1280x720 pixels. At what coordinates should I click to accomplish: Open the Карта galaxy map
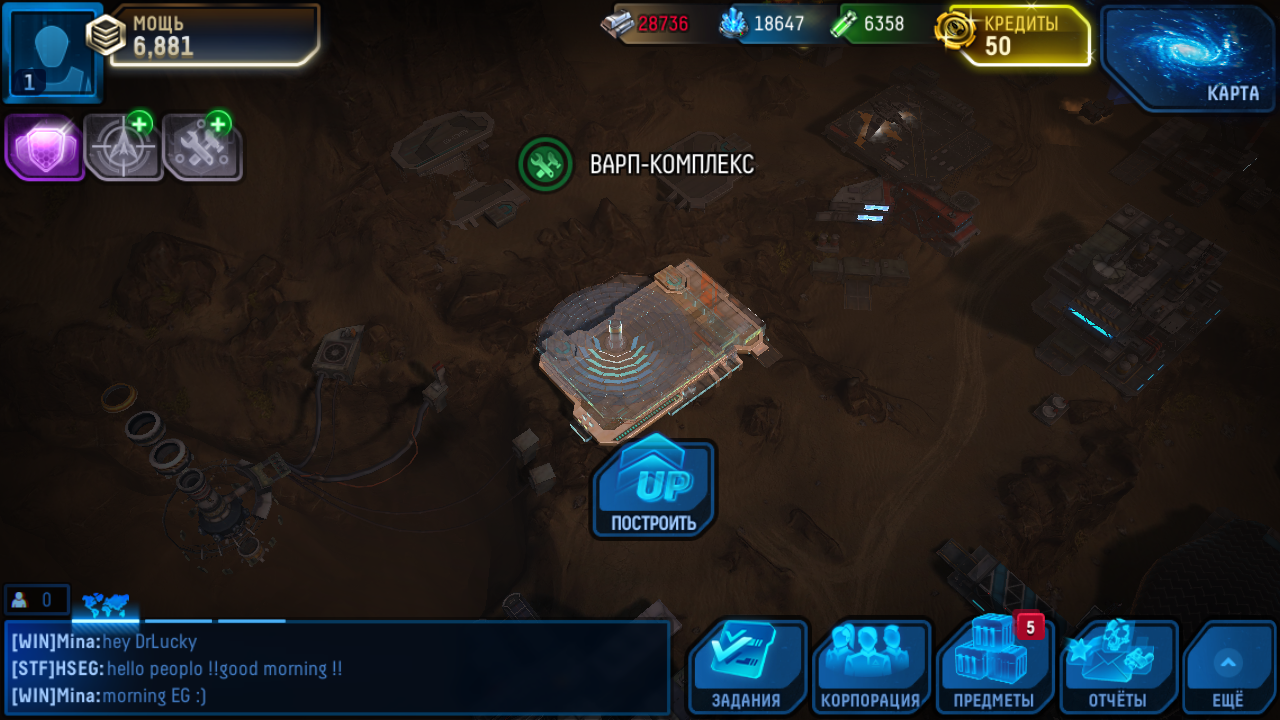1188,57
